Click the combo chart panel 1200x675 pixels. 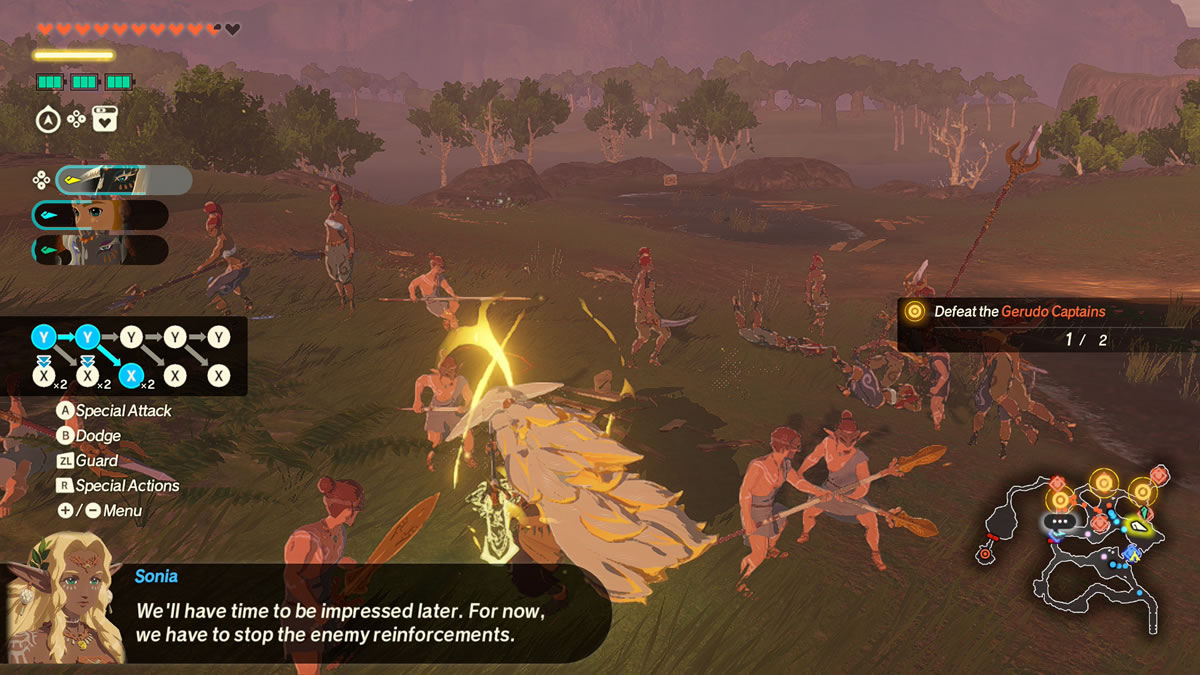point(130,356)
